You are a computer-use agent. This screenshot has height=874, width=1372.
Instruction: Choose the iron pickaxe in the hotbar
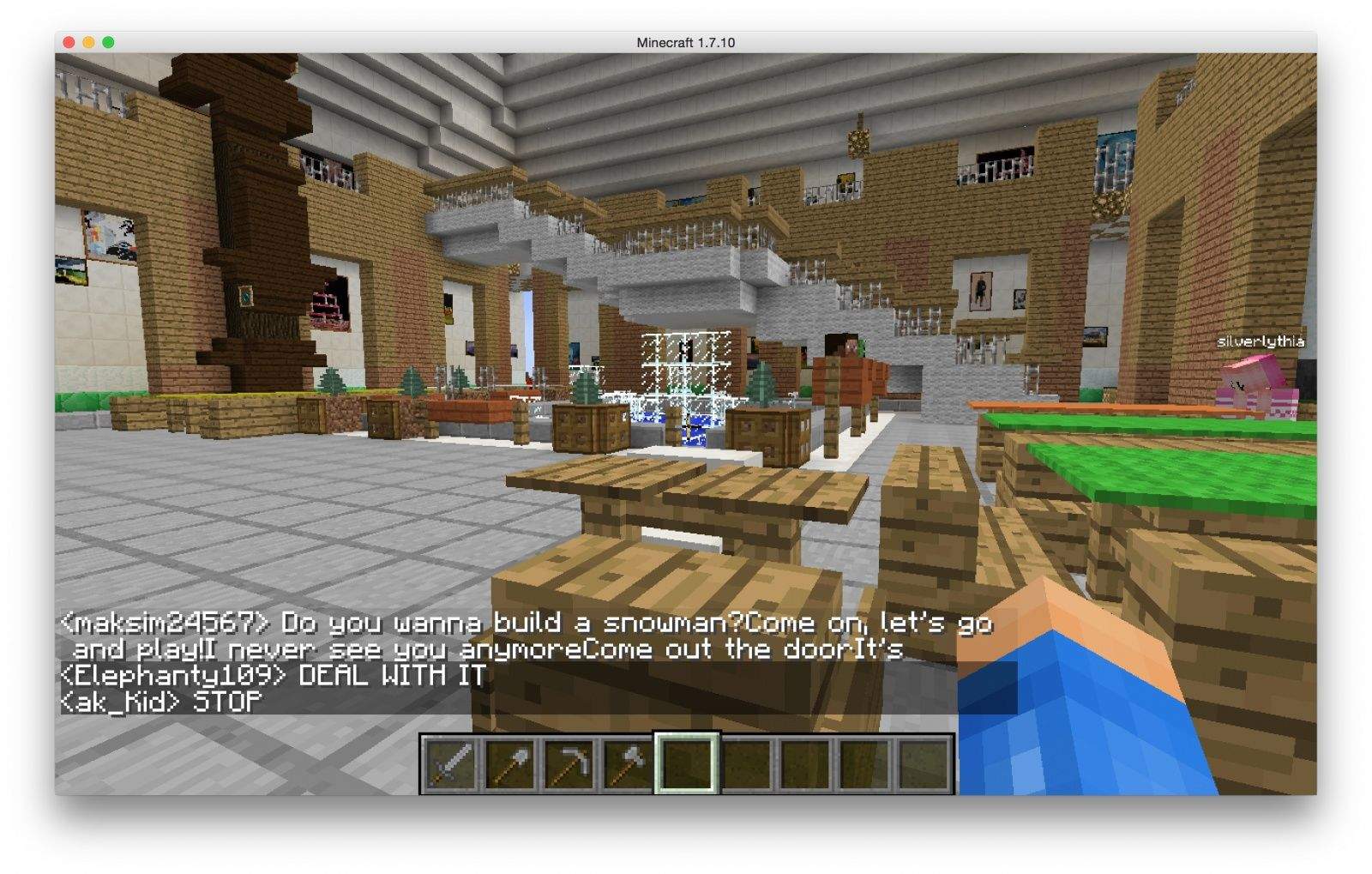click(569, 762)
